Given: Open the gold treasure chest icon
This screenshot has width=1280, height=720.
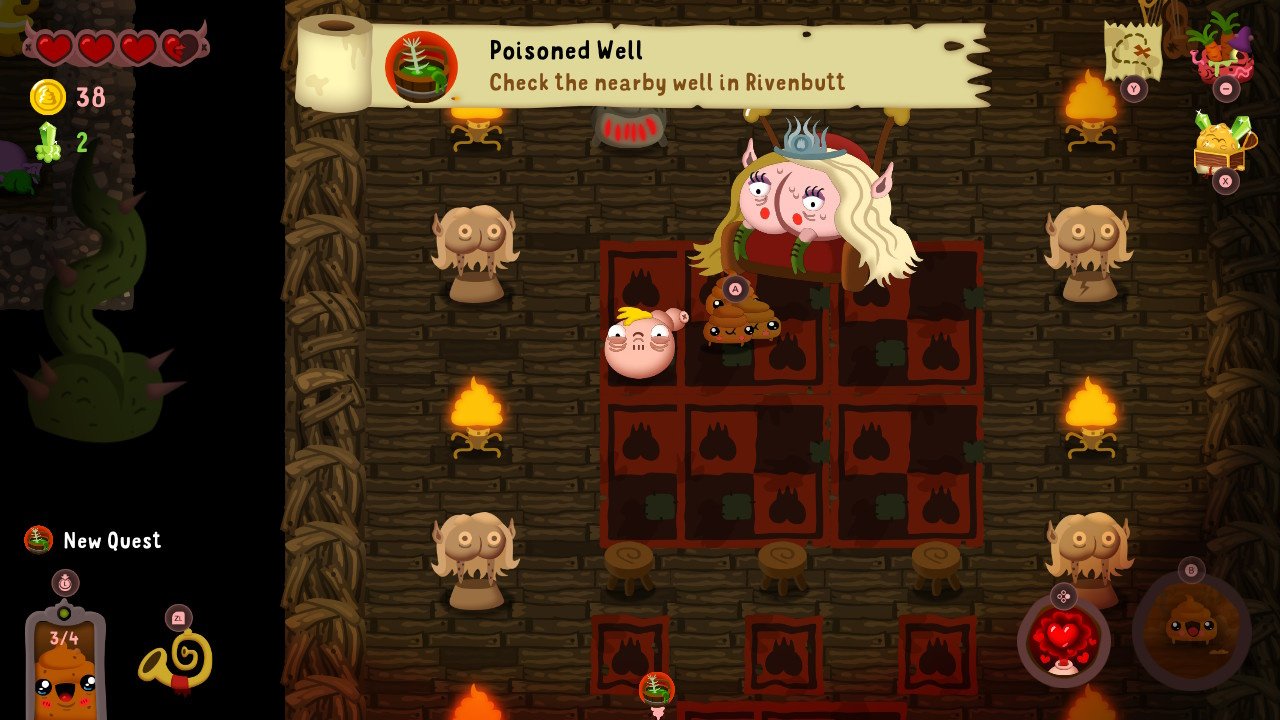Looking at the screenshot, I should [x=1219, y=145].
